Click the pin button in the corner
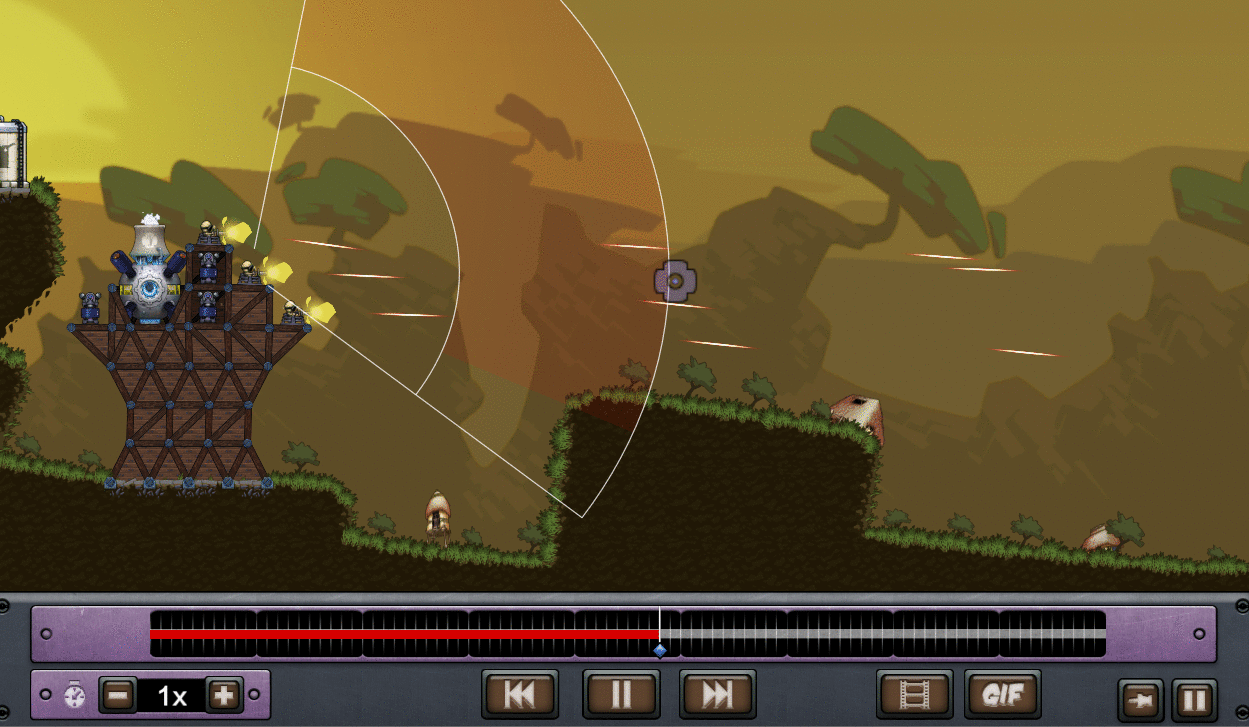This screenshot has width=1249, height=727. 1139,700
